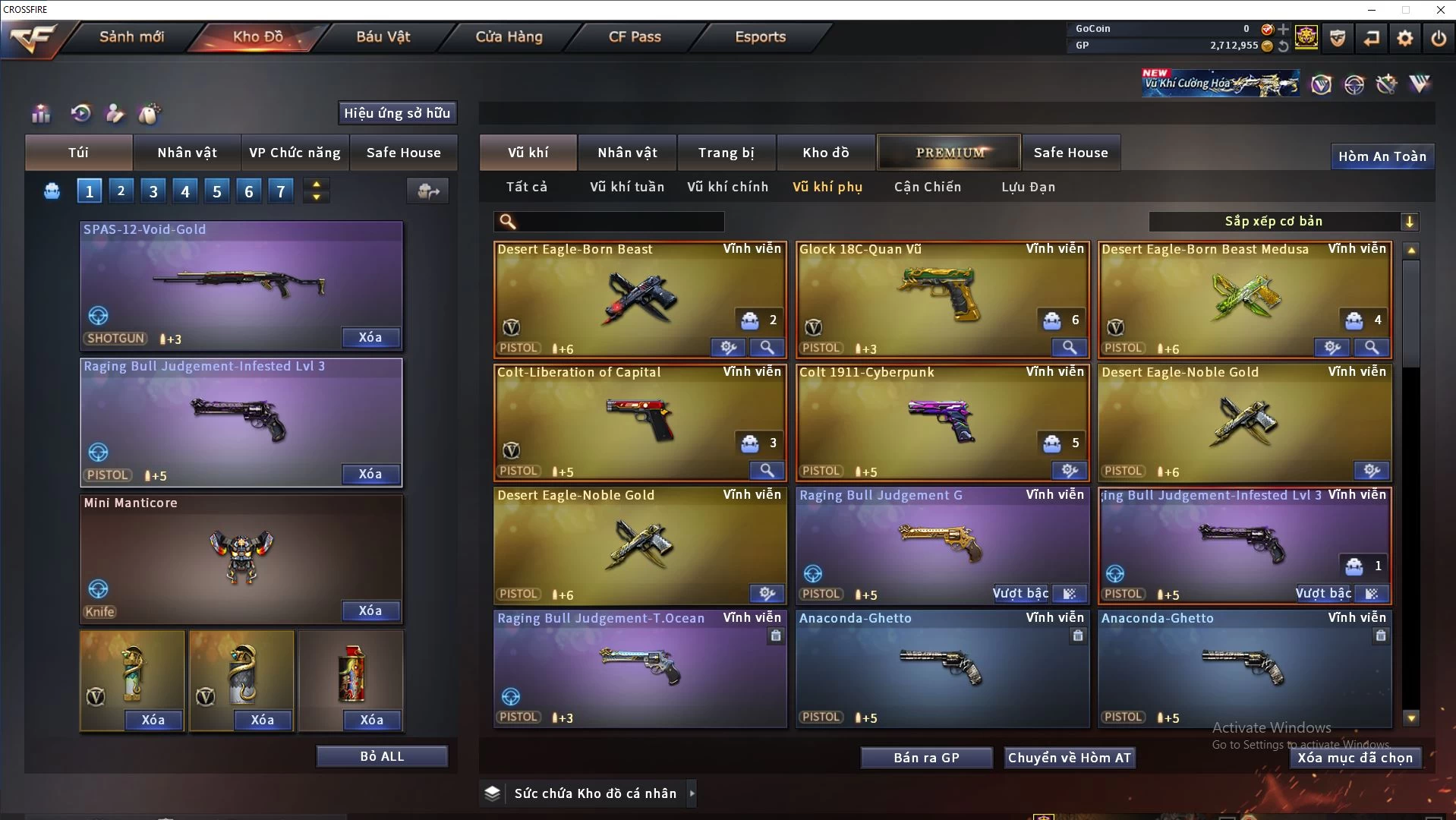Open the Sảnh mới lobby menu

point(131,36)
